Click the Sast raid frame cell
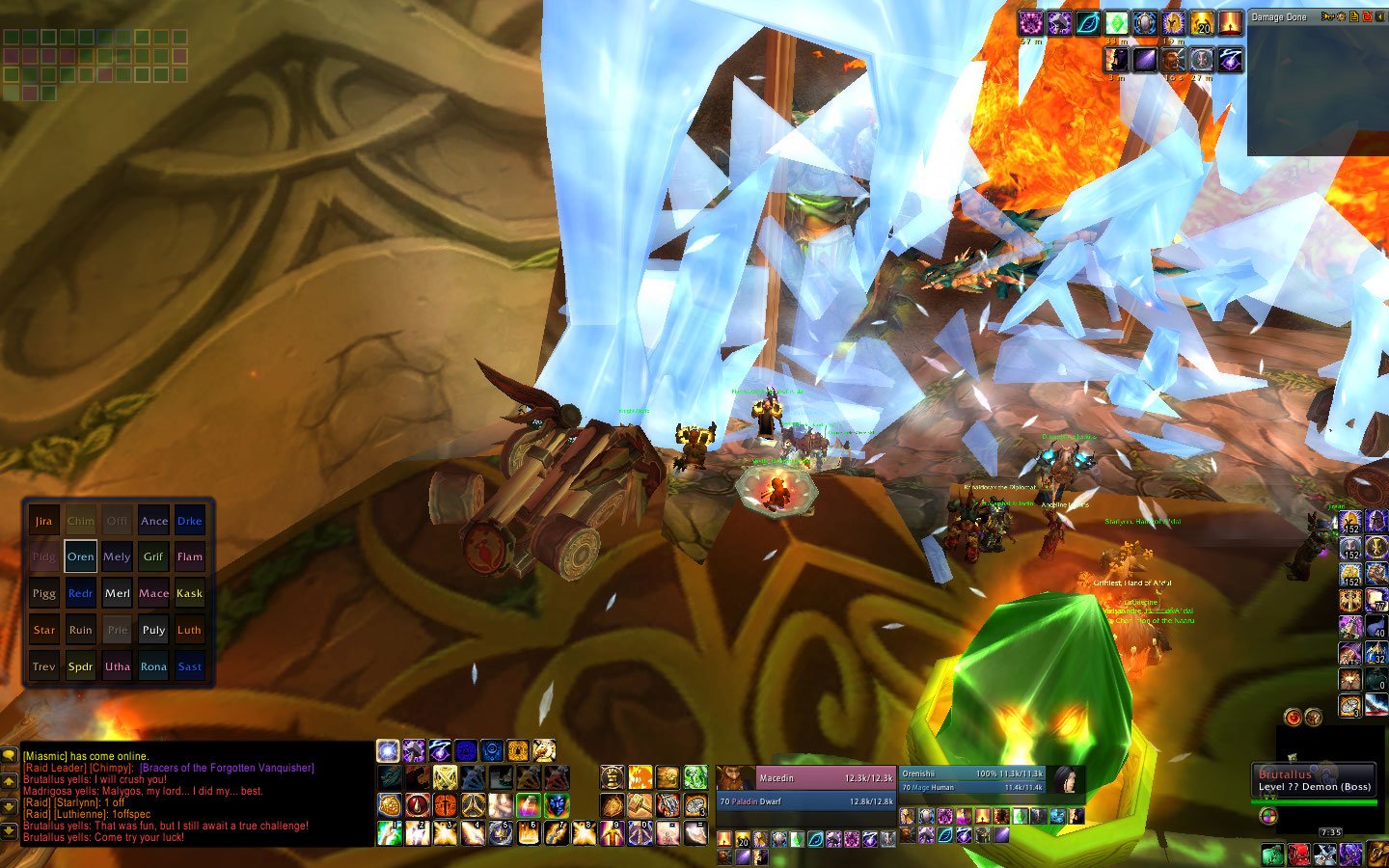The height and width of the screenshot is (868, 1389). [x=190, y=666]
